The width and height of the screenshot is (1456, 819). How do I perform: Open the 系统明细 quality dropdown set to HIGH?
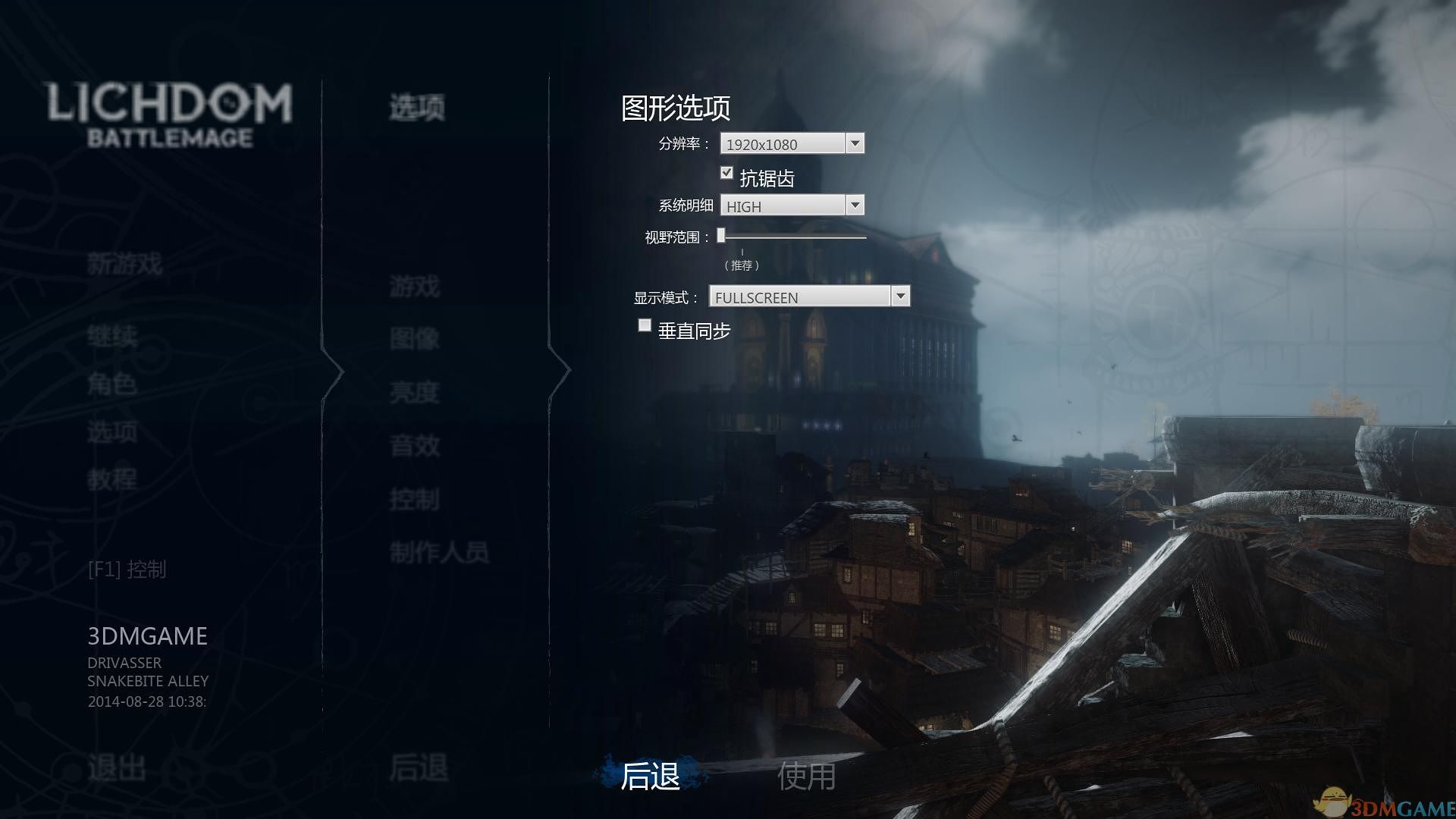point(855,205)
